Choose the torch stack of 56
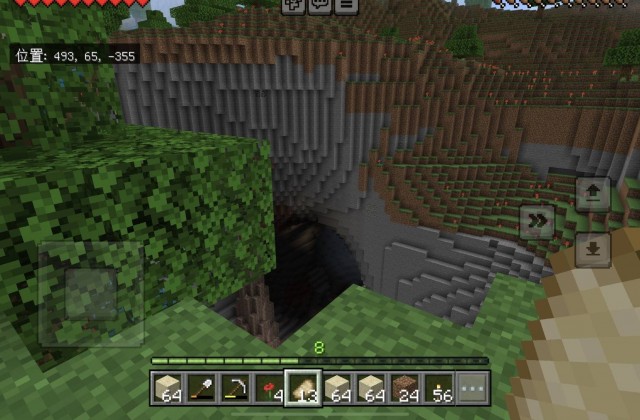640x420 pixels. click(x=438, y=388)
